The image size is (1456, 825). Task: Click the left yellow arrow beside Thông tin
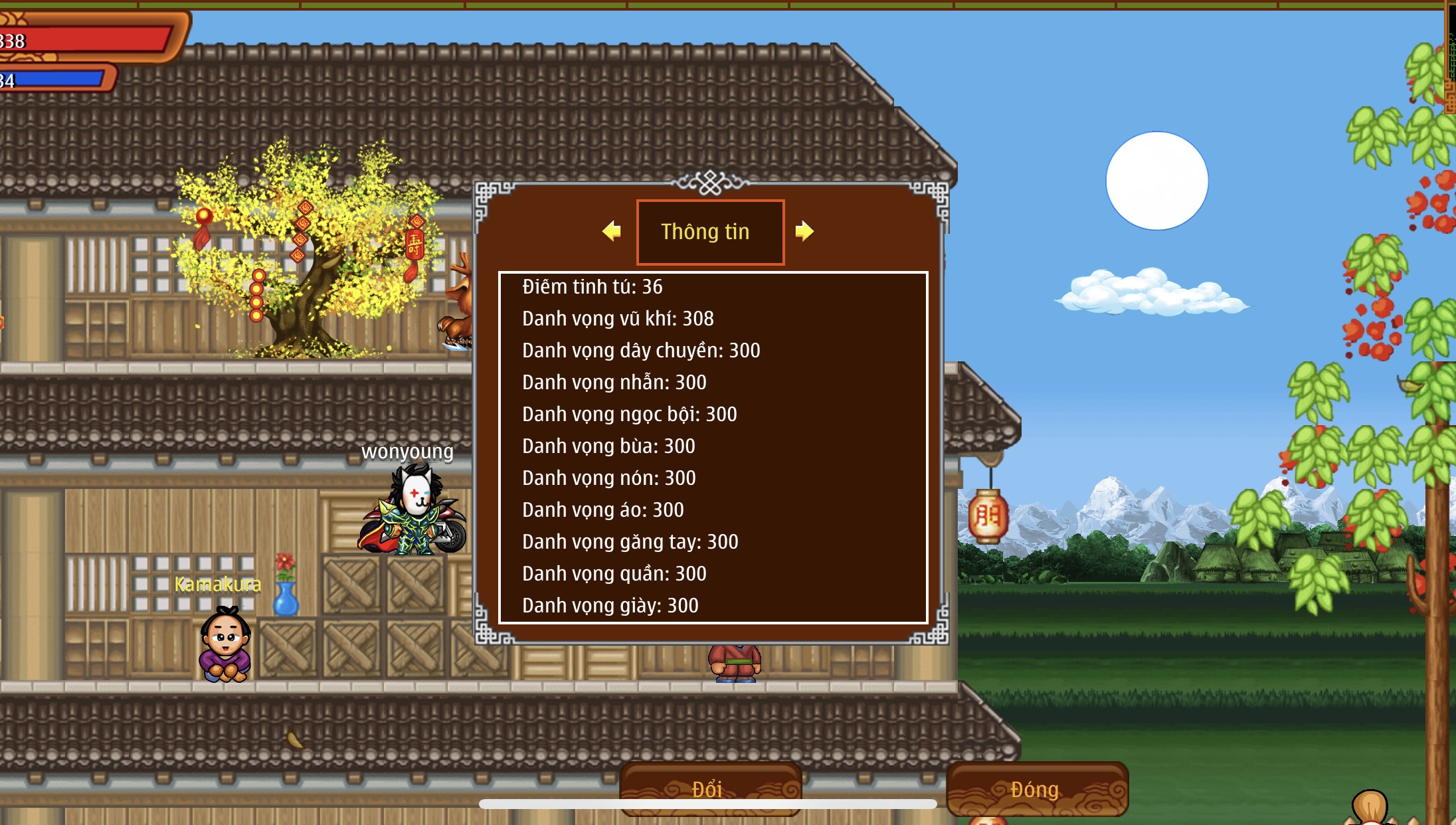tap(612, 231)
